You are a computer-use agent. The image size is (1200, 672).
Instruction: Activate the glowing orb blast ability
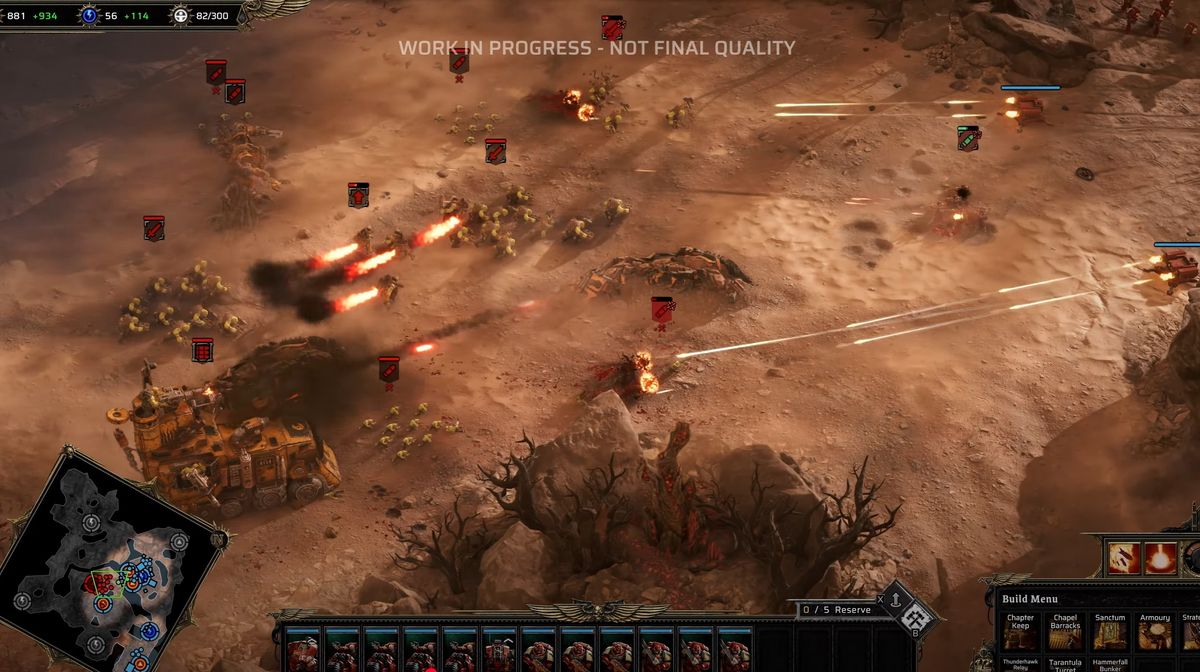pyautogui.click(x=1161, y=558)
